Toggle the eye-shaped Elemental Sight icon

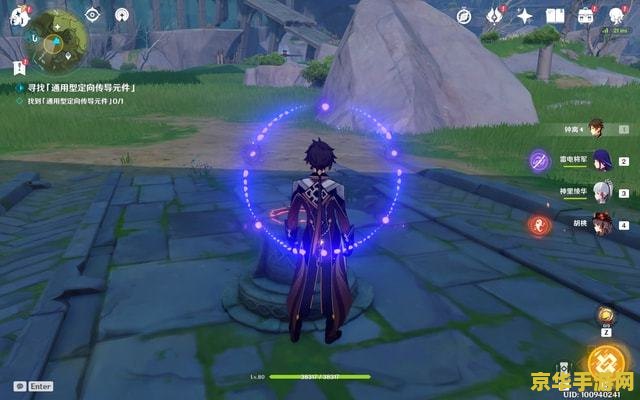coord(92,14)
